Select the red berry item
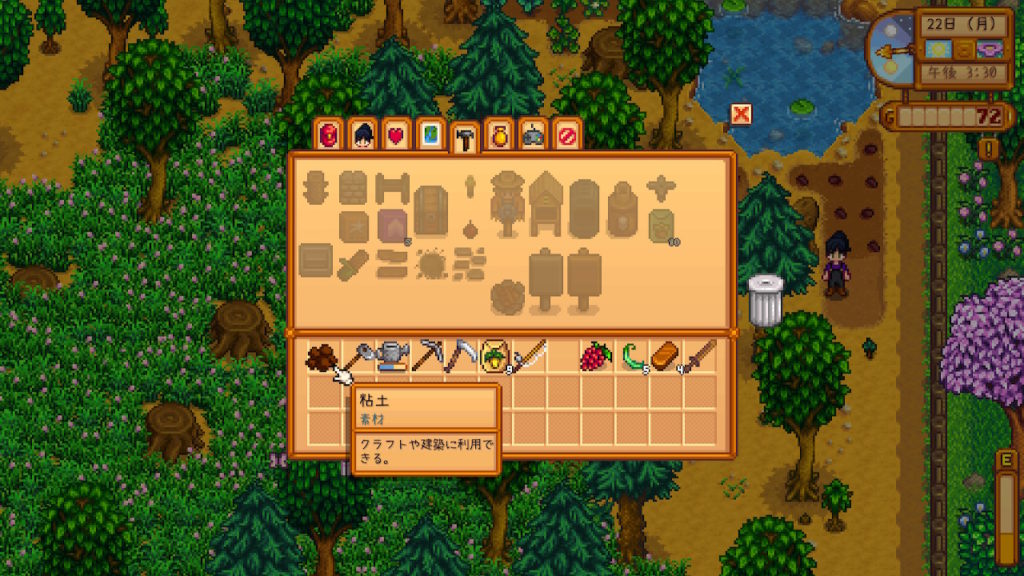 [x=597, y=357]
